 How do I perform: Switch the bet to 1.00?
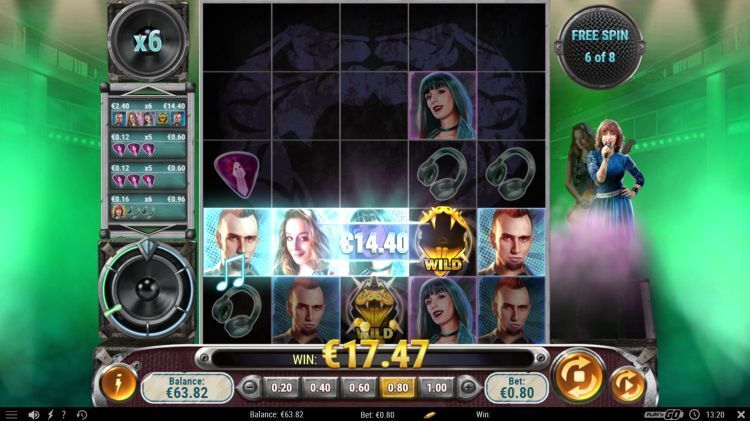point(436,387)
